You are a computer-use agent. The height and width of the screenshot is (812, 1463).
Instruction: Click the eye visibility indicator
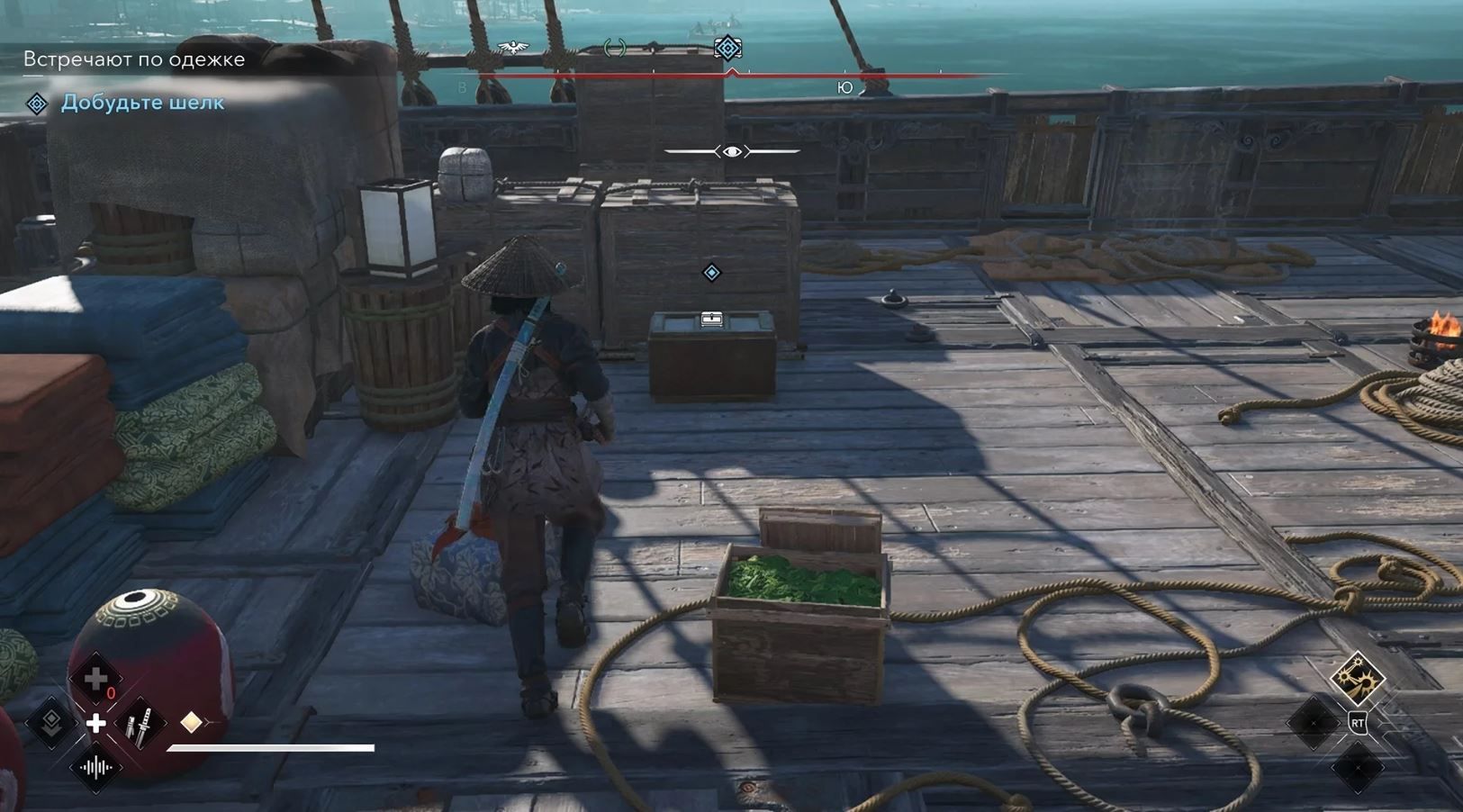(x=732, y=151)
